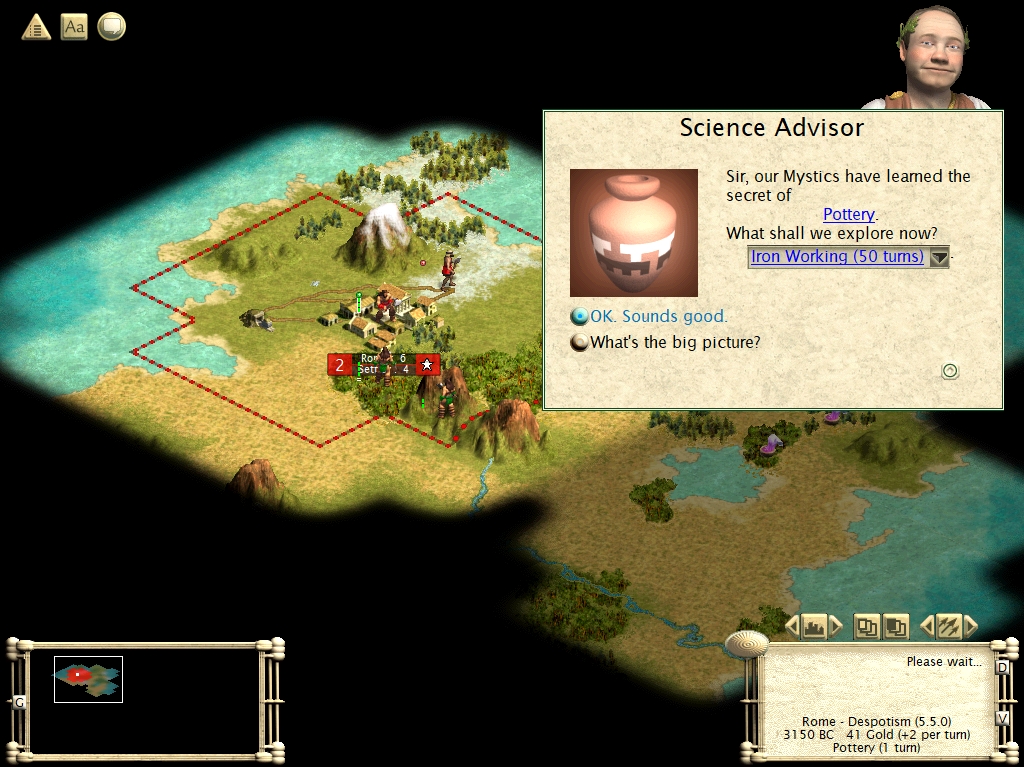1024x767 pixels.
Task: Follow the Pottery hyperlink
Action: pos(848,214)
